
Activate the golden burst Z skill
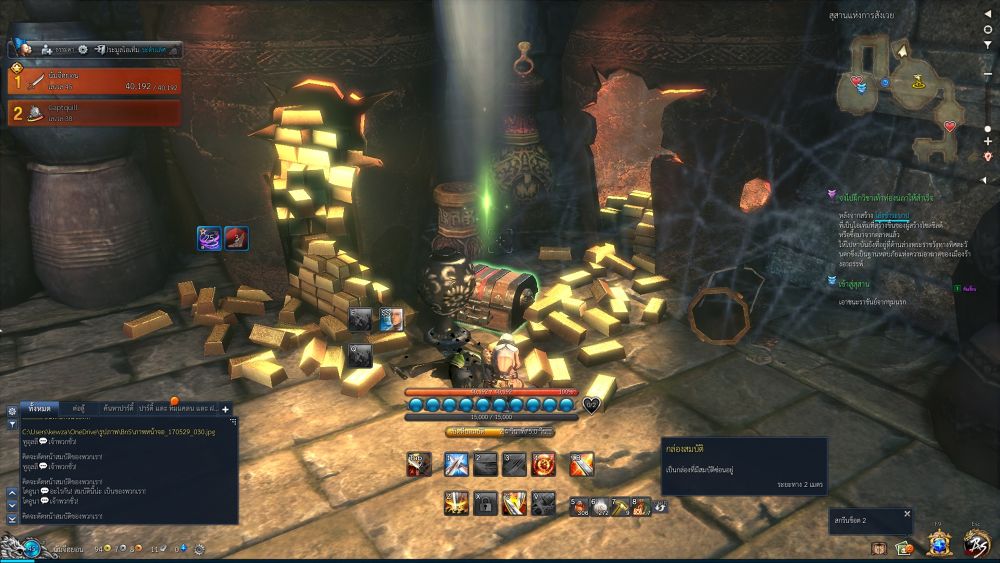pos(454,504)
